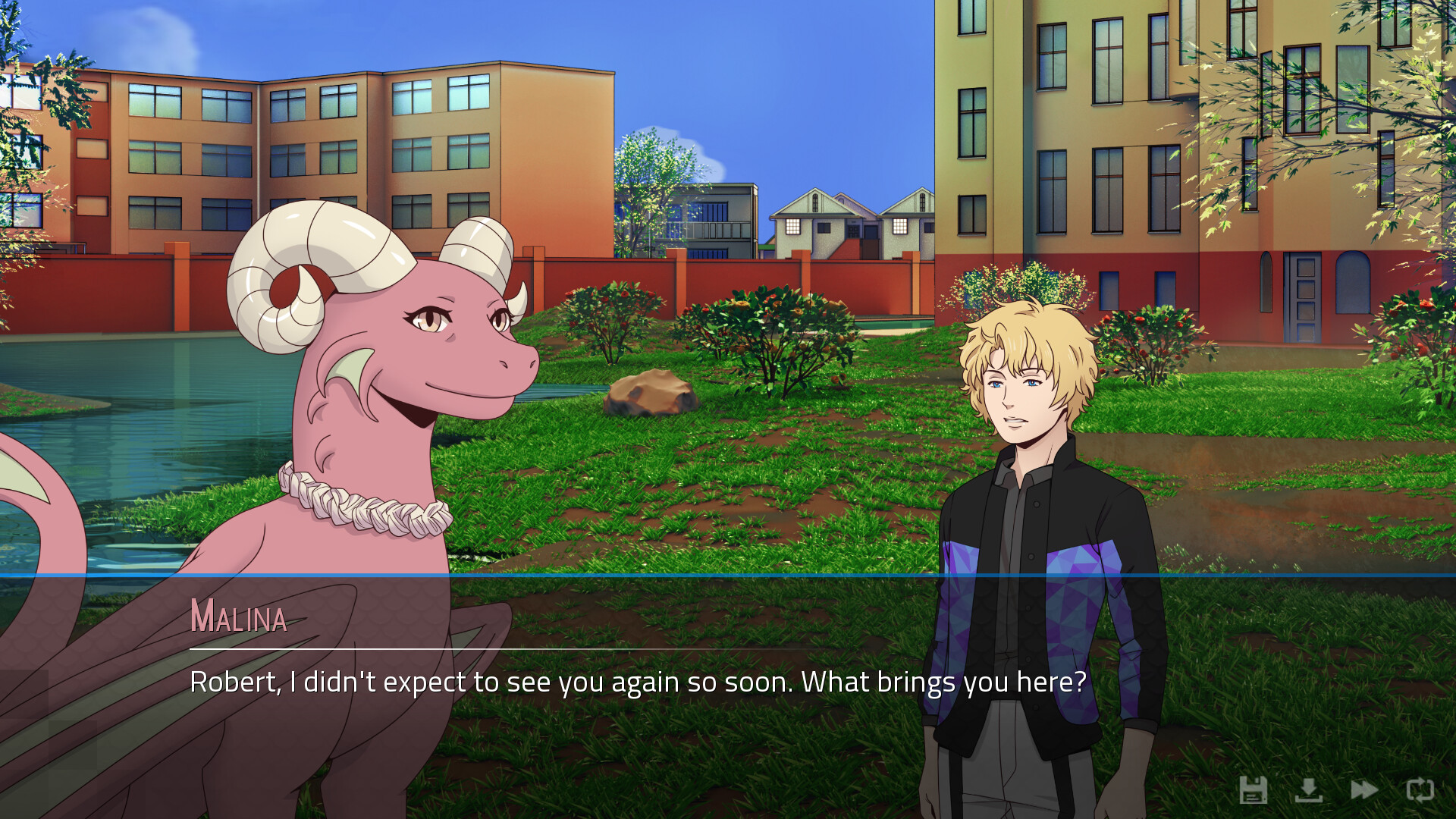Screen dimensions: 1456x819
Task: Open the load menu via the download-arrow icon
Action: pos(1308,790)
